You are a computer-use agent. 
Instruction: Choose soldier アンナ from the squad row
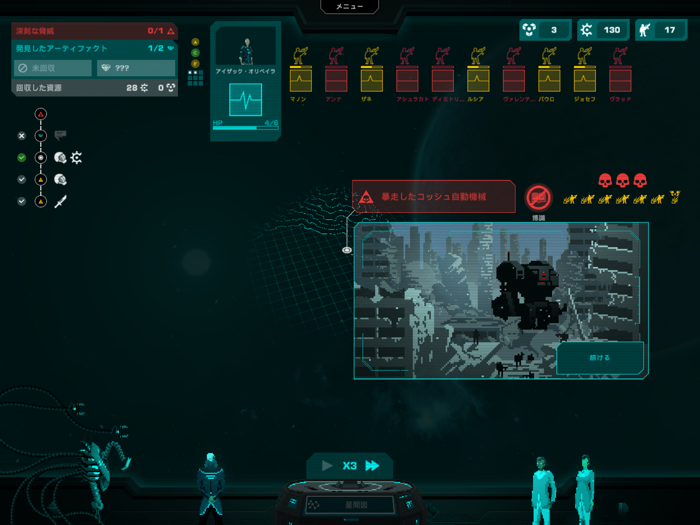[x=336, y=77]
